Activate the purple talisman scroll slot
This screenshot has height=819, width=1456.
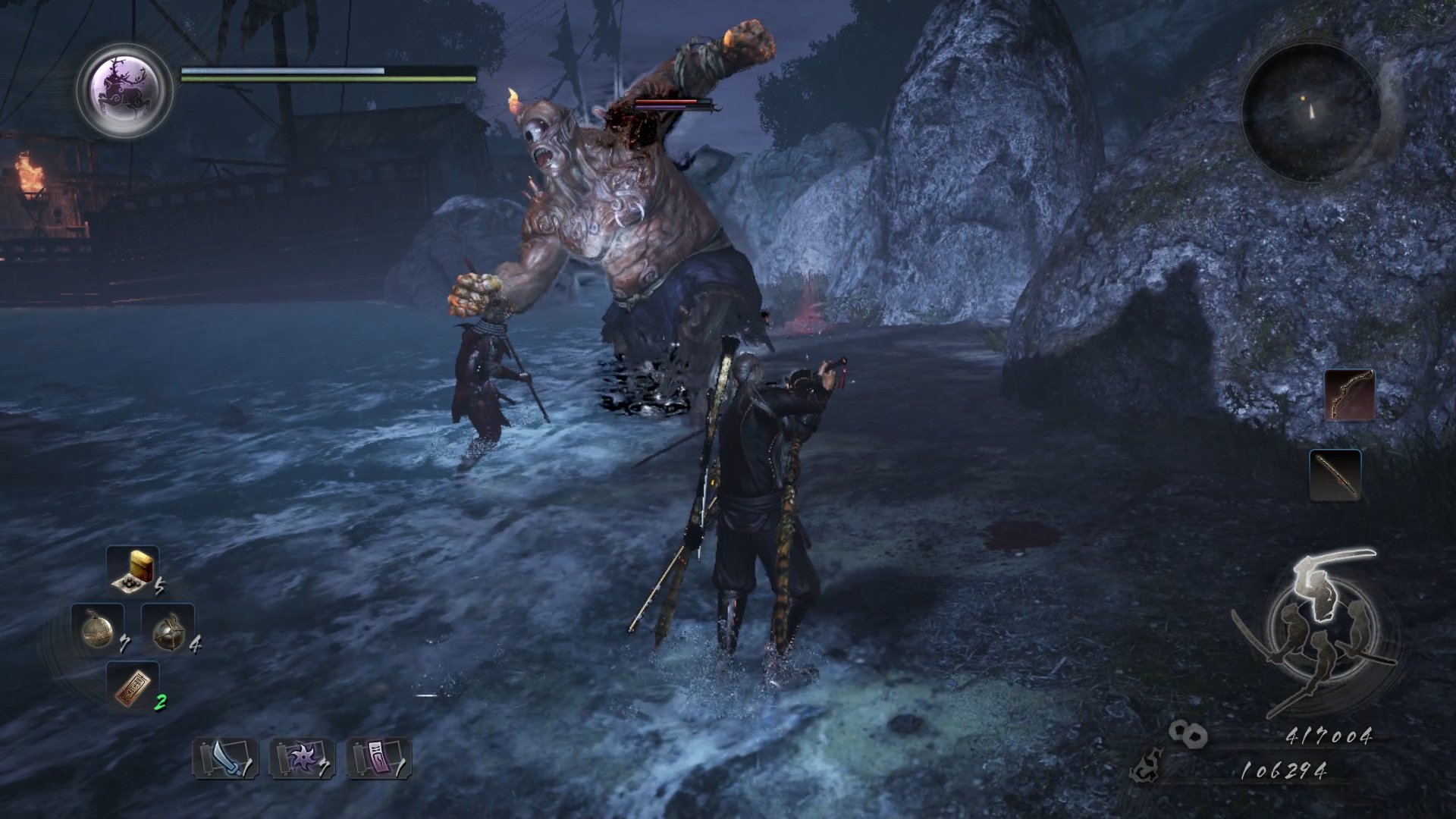[x=378, y=758]
